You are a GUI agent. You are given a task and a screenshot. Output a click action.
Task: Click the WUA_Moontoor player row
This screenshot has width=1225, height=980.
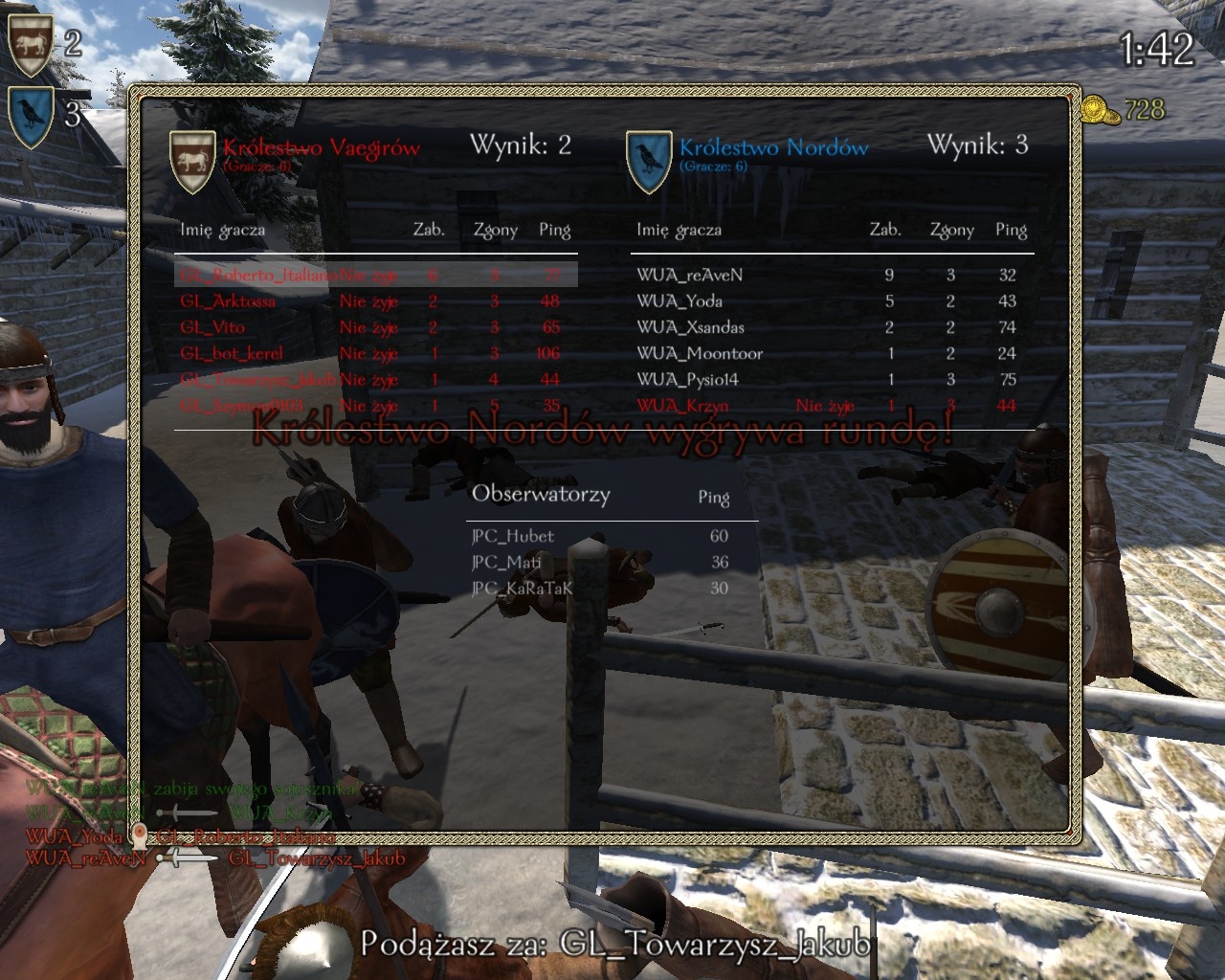(x=700, y=353)
